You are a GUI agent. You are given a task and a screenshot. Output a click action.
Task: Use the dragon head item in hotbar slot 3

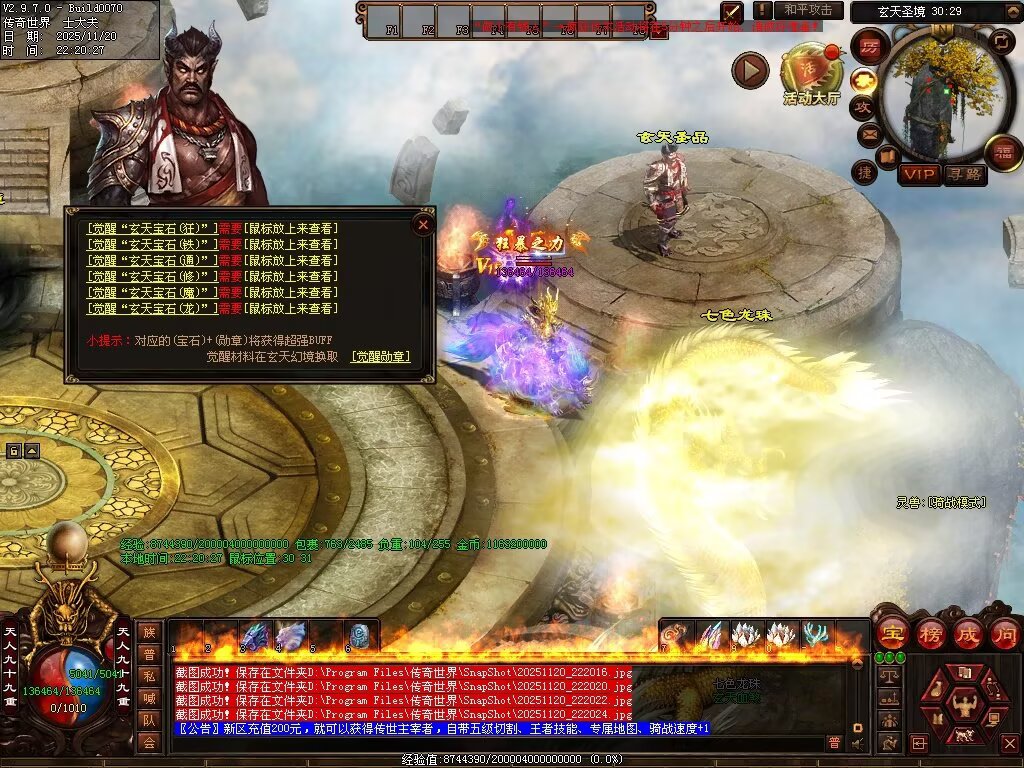254,635
